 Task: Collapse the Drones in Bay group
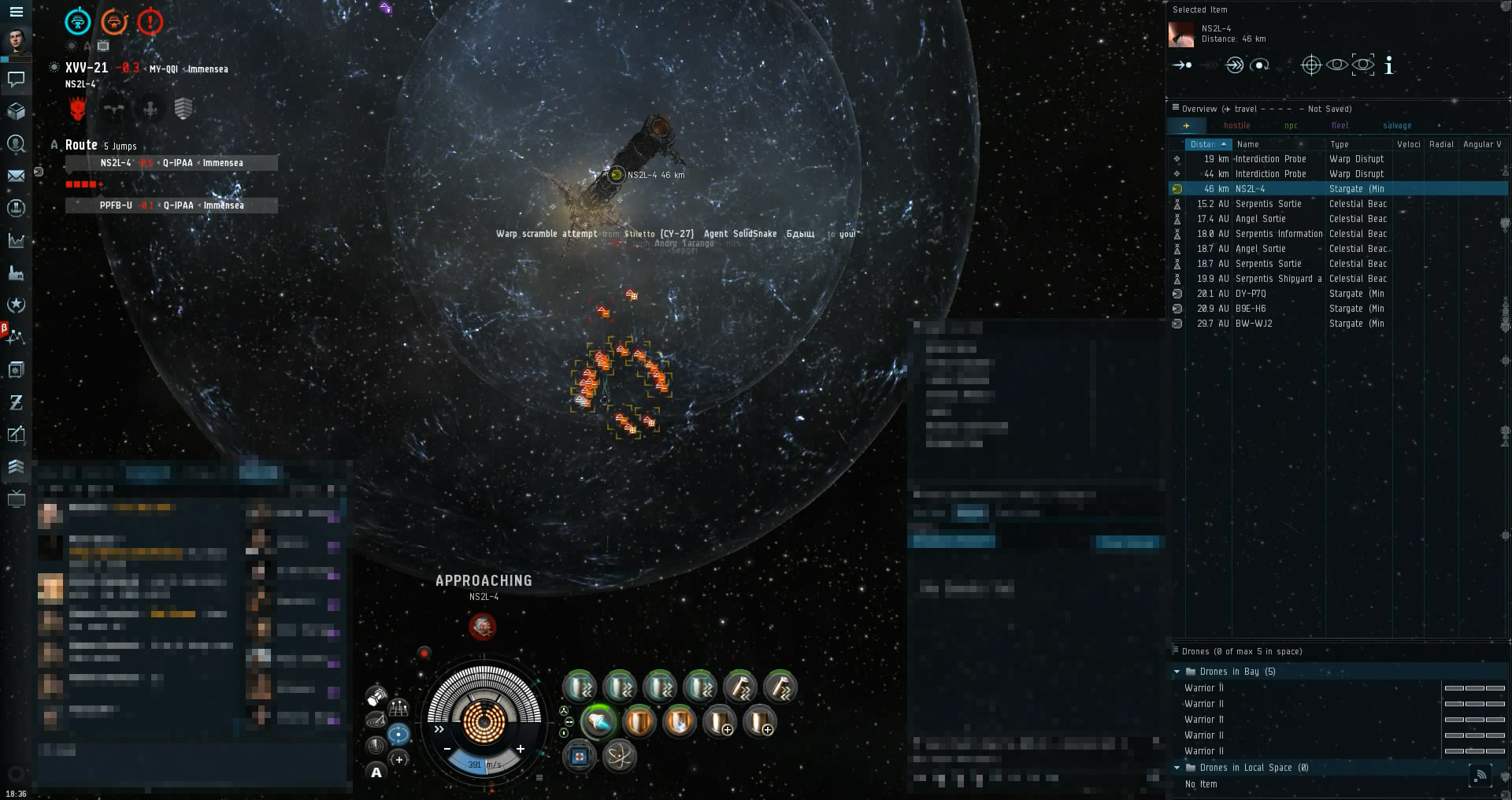pos(1177,672)
